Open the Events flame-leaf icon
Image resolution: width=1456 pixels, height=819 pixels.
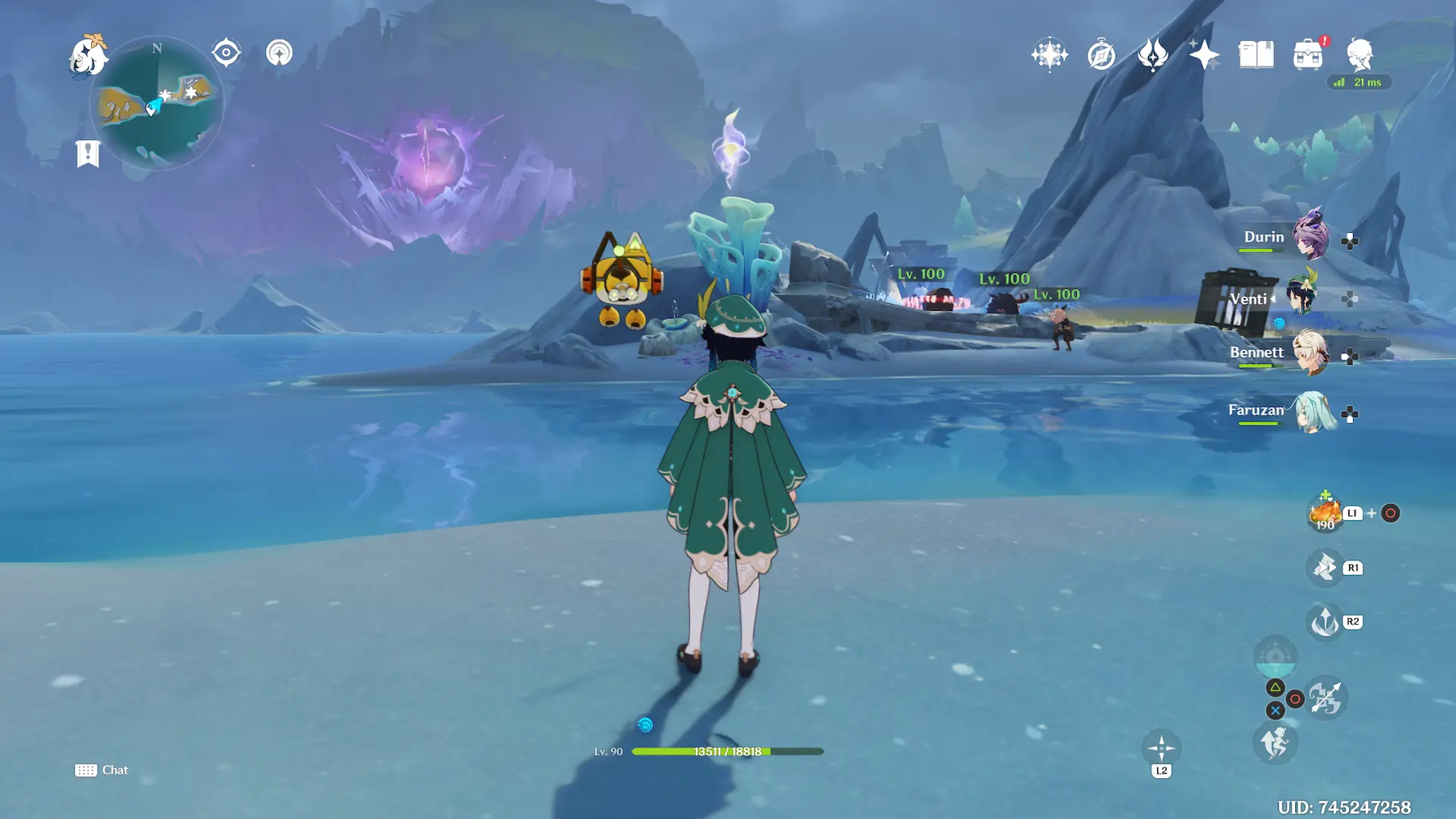tap(1153, 55)
